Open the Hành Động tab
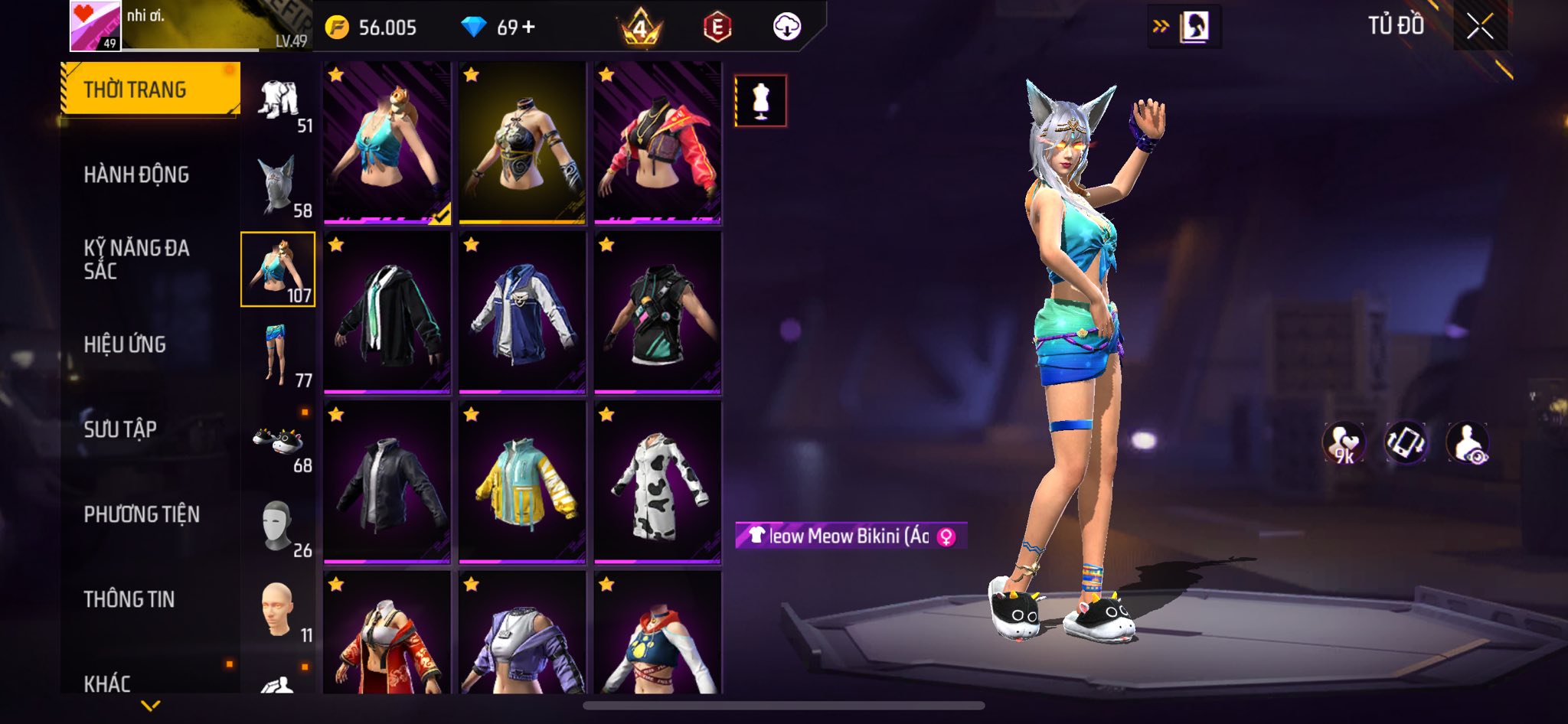 [x=136, y=174]
